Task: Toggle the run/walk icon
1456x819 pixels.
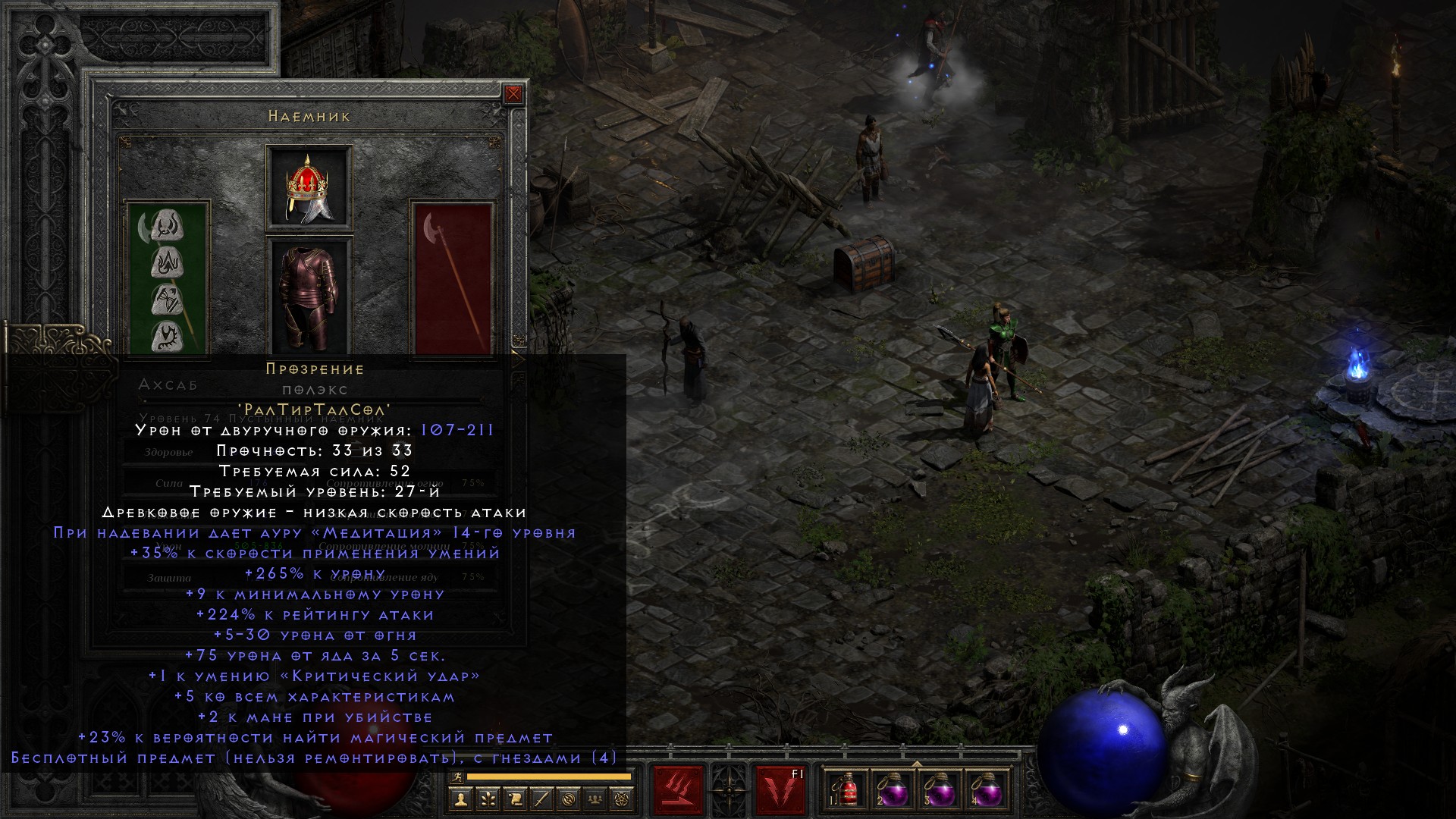Action: (x=456, y=777)
